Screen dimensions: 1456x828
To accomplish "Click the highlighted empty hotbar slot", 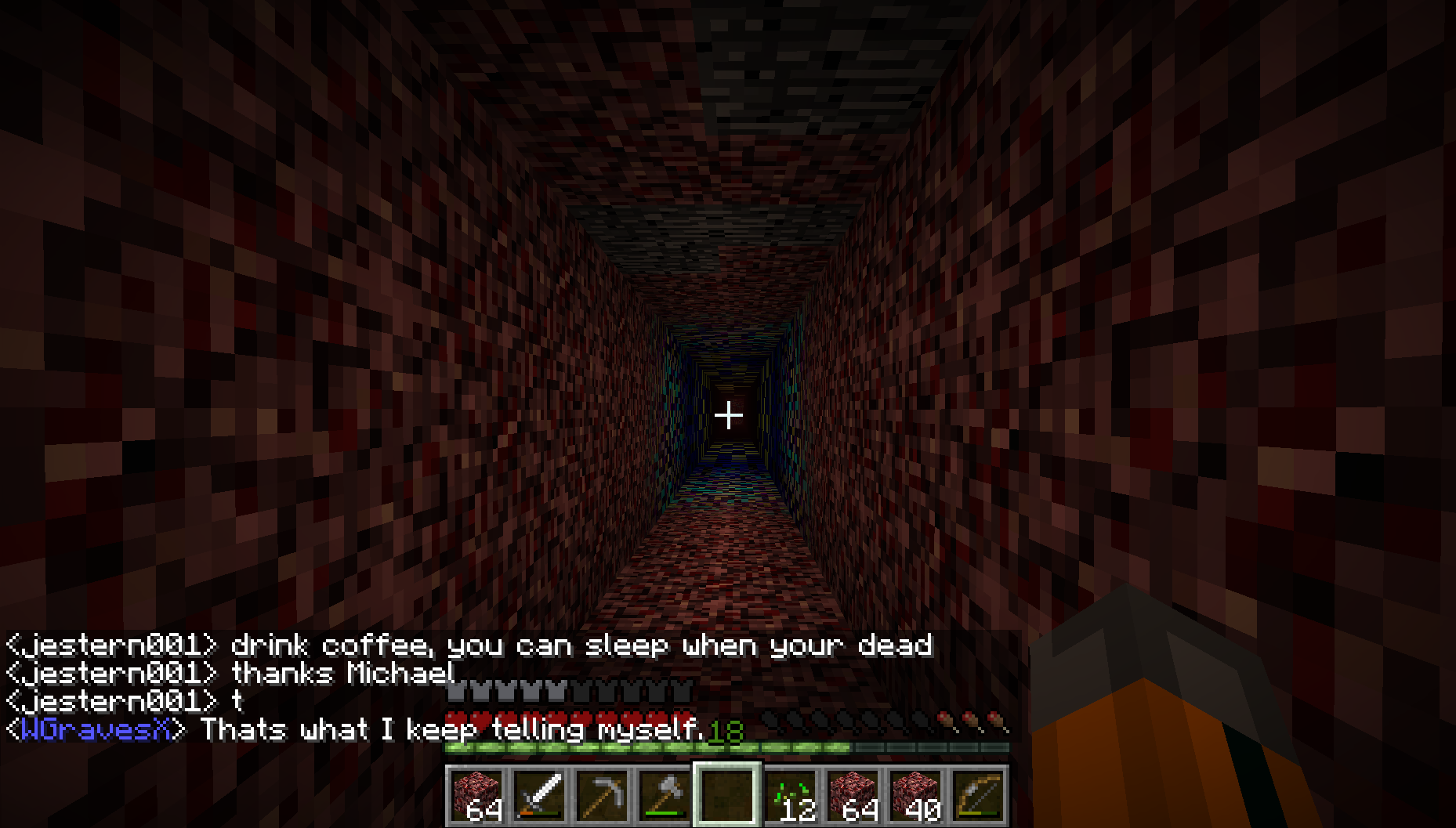I will [x=727, y=795].
